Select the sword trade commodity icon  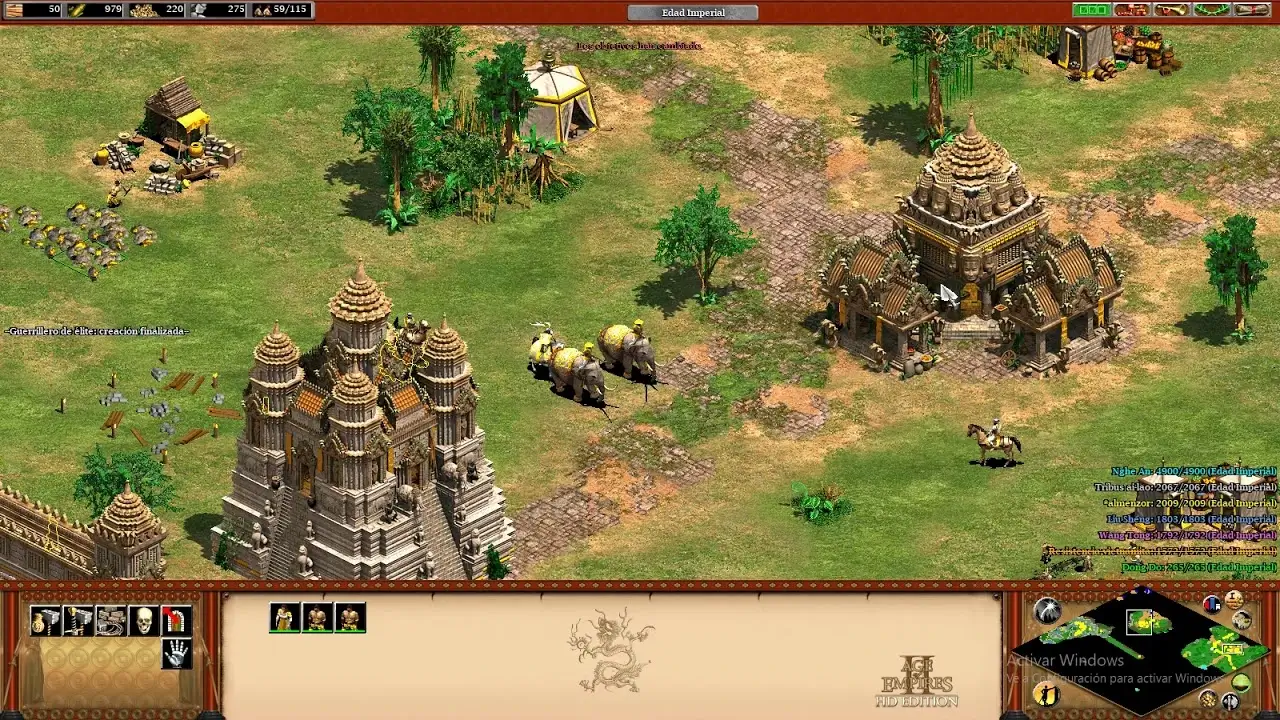(78, 620)
